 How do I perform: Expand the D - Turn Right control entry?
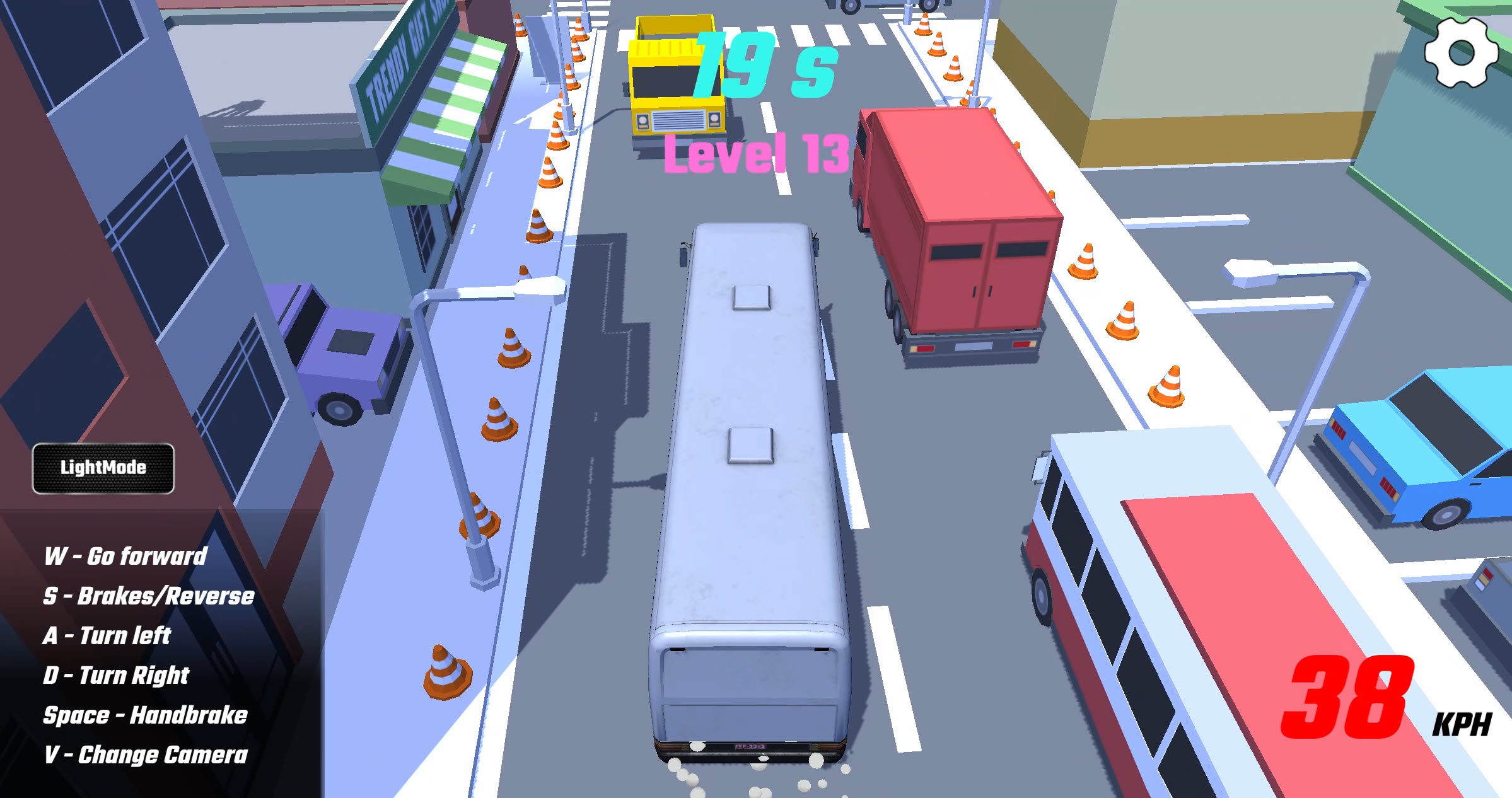(x=117, y=675)
